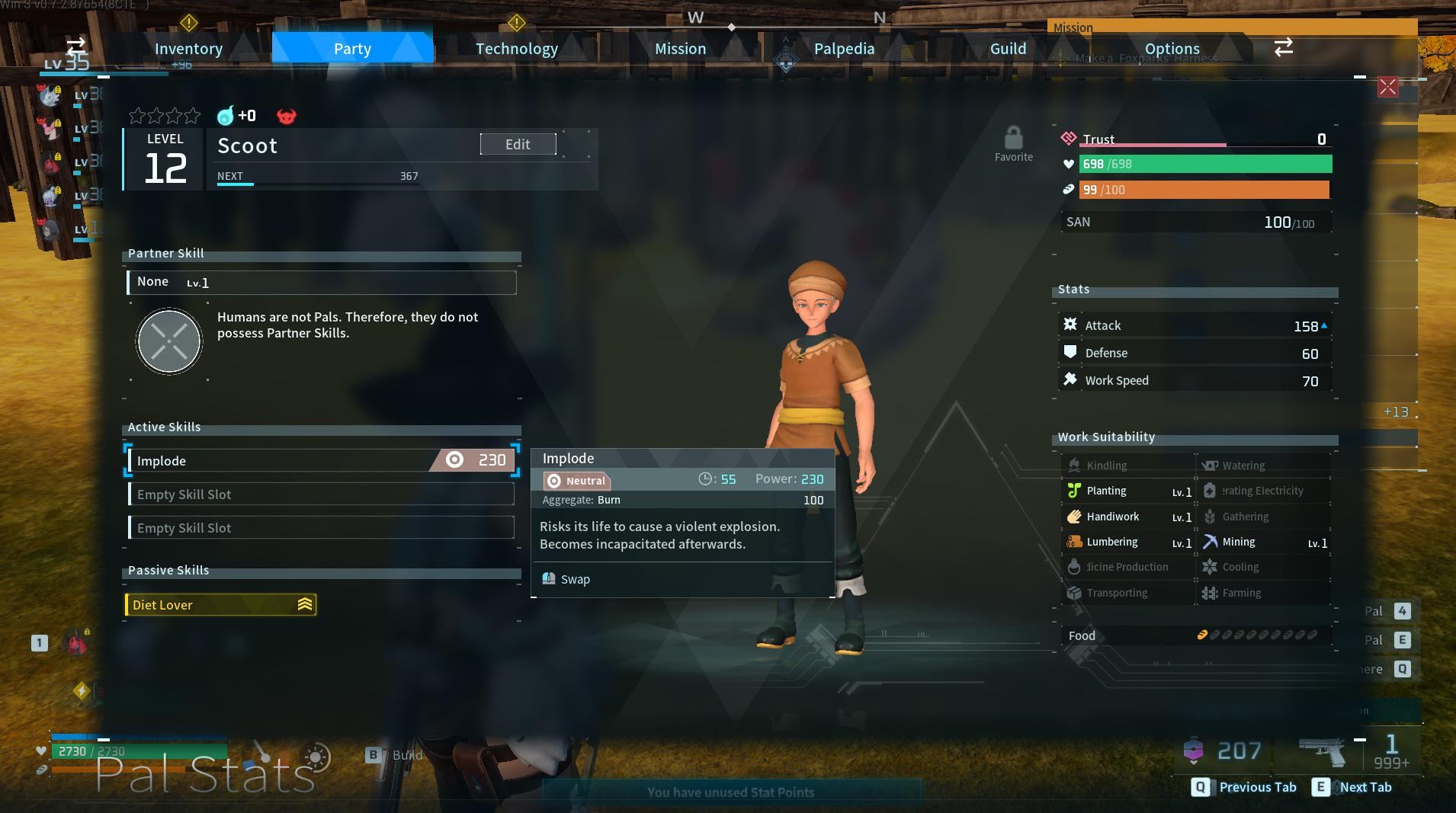This screenshot has width=1456, height=813.
Task: Show the Palpedia tab
Action: coord(844,49)
